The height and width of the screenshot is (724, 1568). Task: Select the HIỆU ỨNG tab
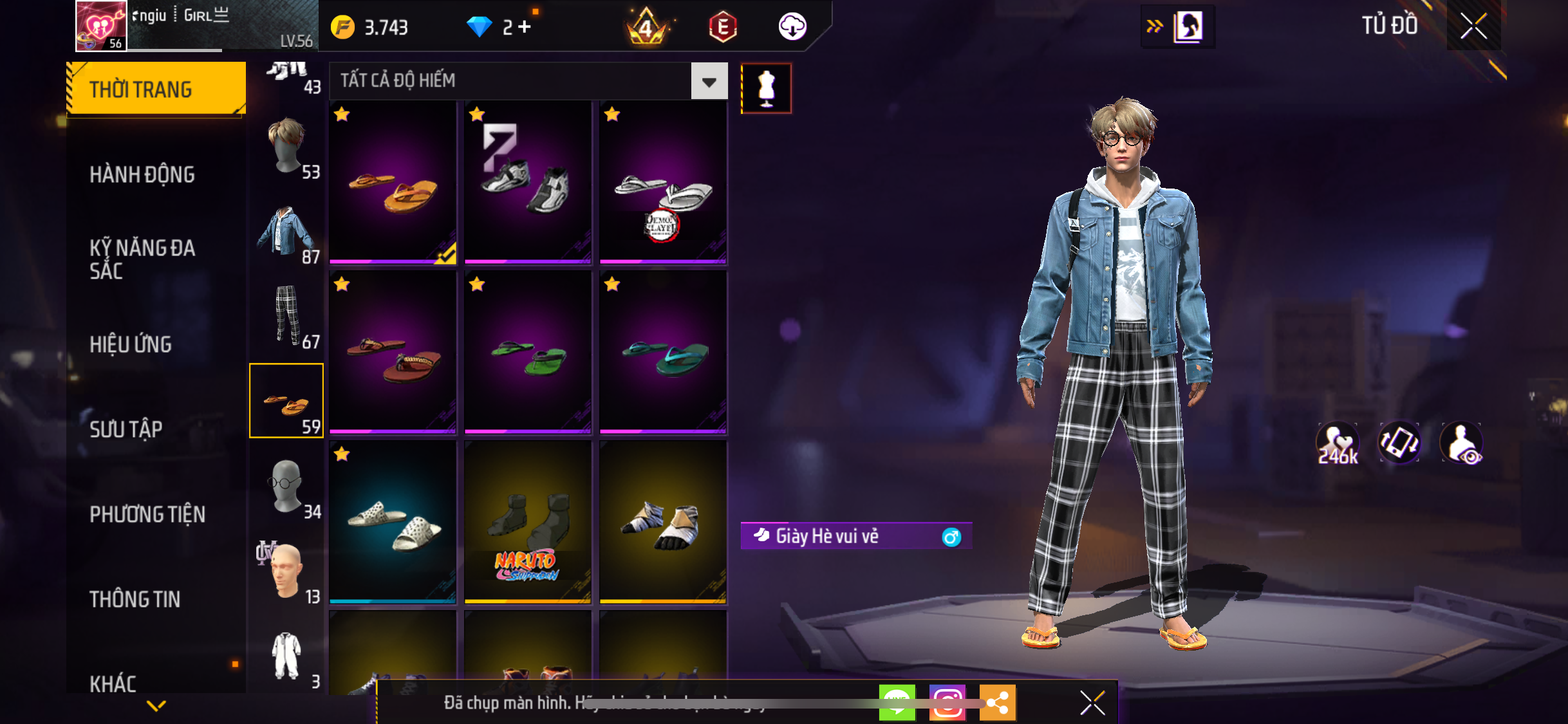131,344
